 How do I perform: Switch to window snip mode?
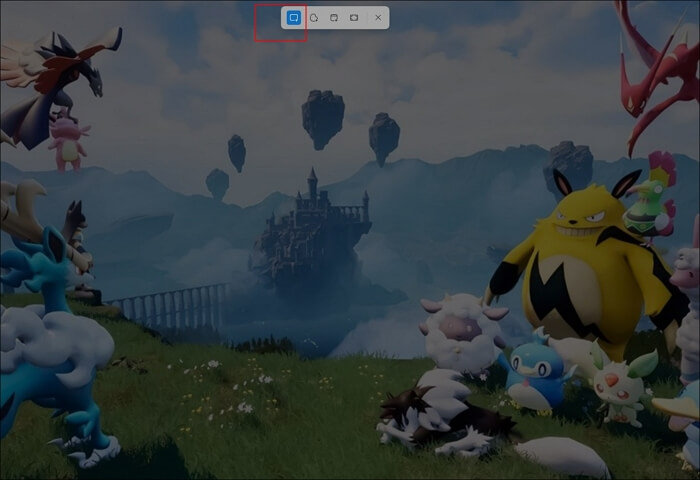pyautogui.click(x=334, y=18)
